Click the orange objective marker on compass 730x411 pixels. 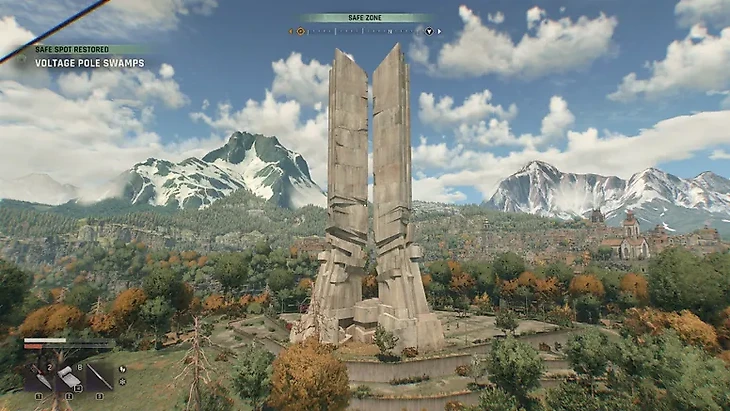pos(300,31)
